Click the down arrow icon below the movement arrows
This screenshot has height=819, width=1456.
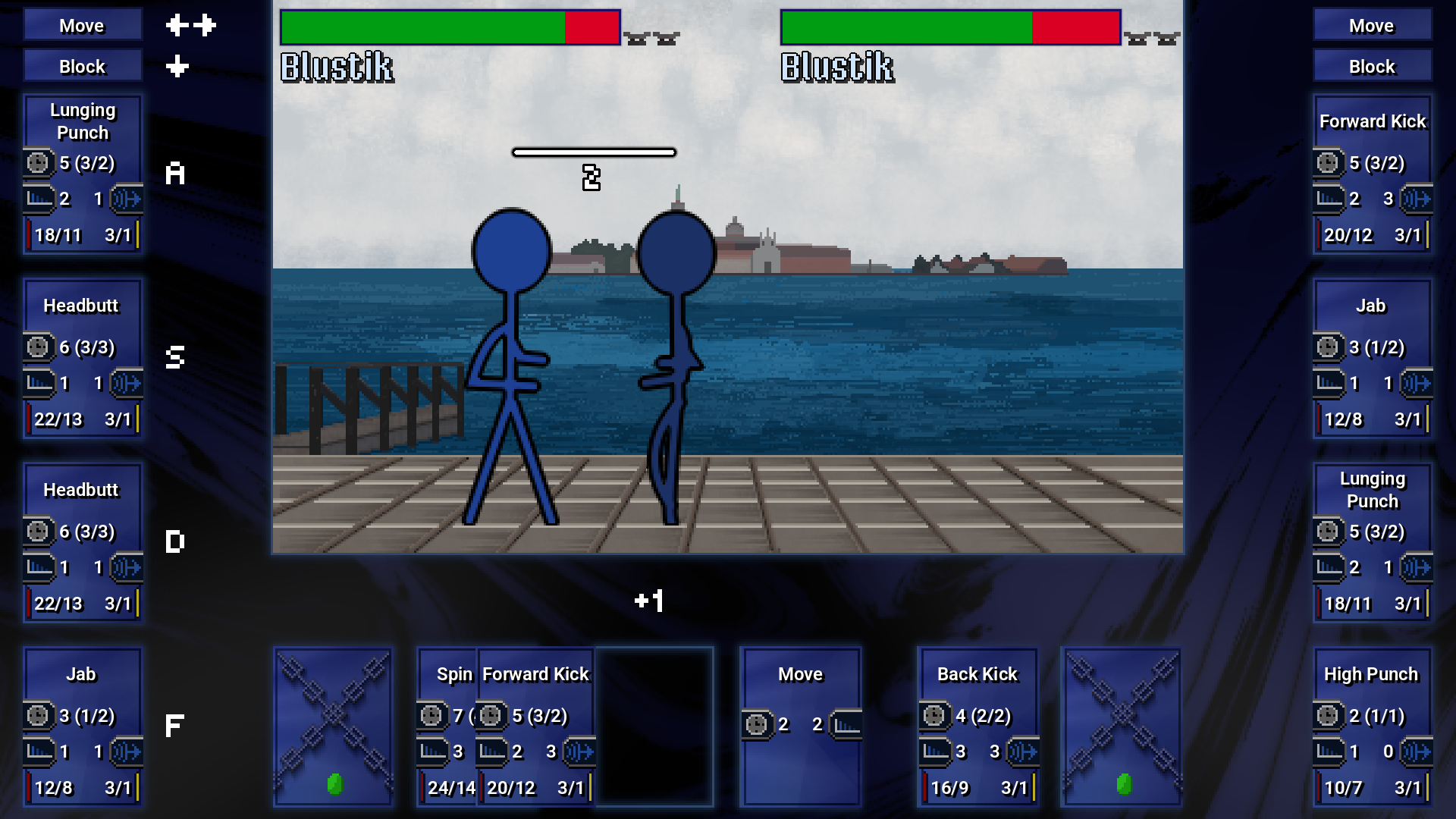pos(176,67)
